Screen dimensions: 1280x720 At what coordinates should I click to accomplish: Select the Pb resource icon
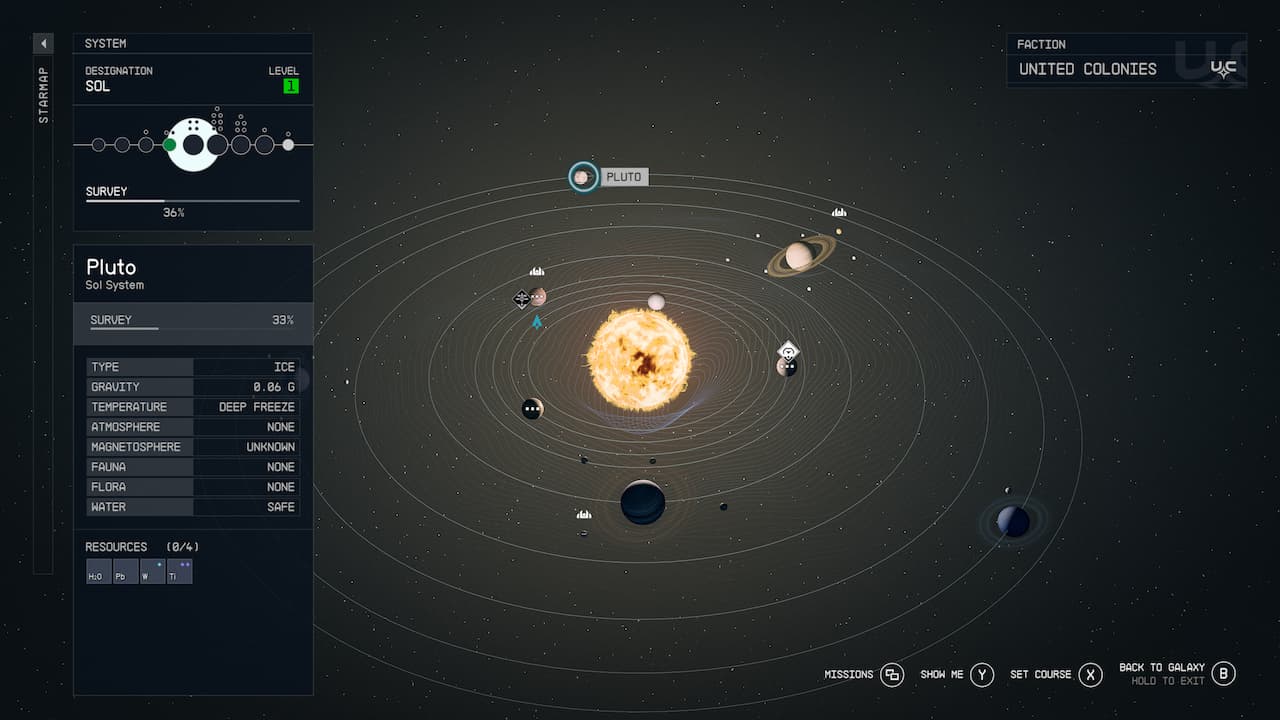(124, 571)
